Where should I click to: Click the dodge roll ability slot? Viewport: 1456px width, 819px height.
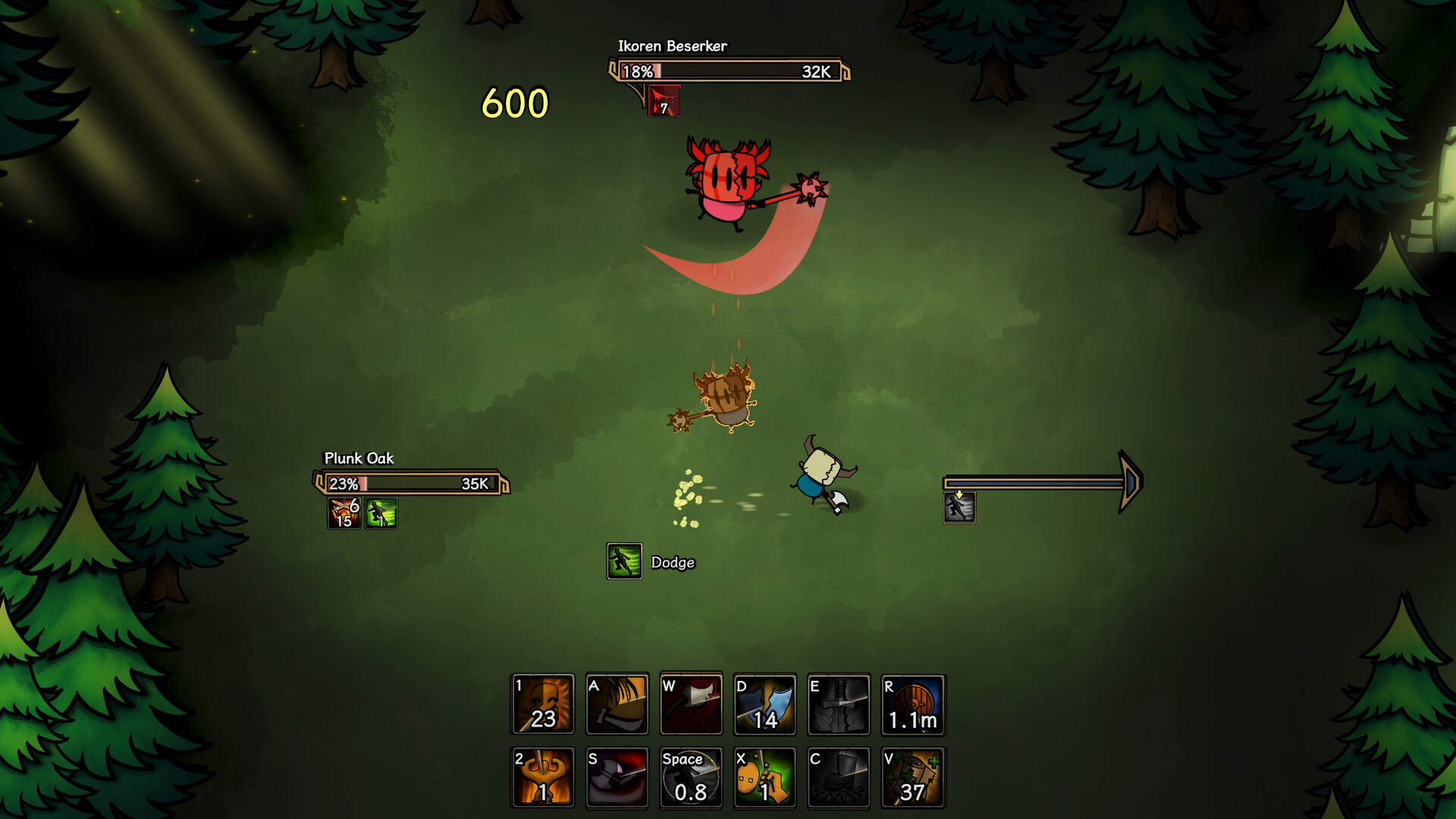click(691, 777)
